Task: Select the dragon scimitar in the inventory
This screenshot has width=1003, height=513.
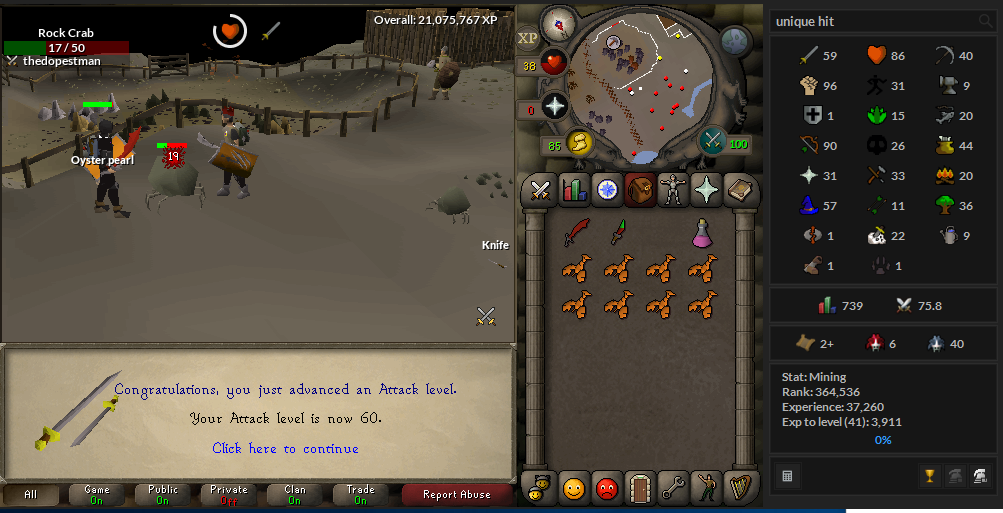Action: coord(576,232)
